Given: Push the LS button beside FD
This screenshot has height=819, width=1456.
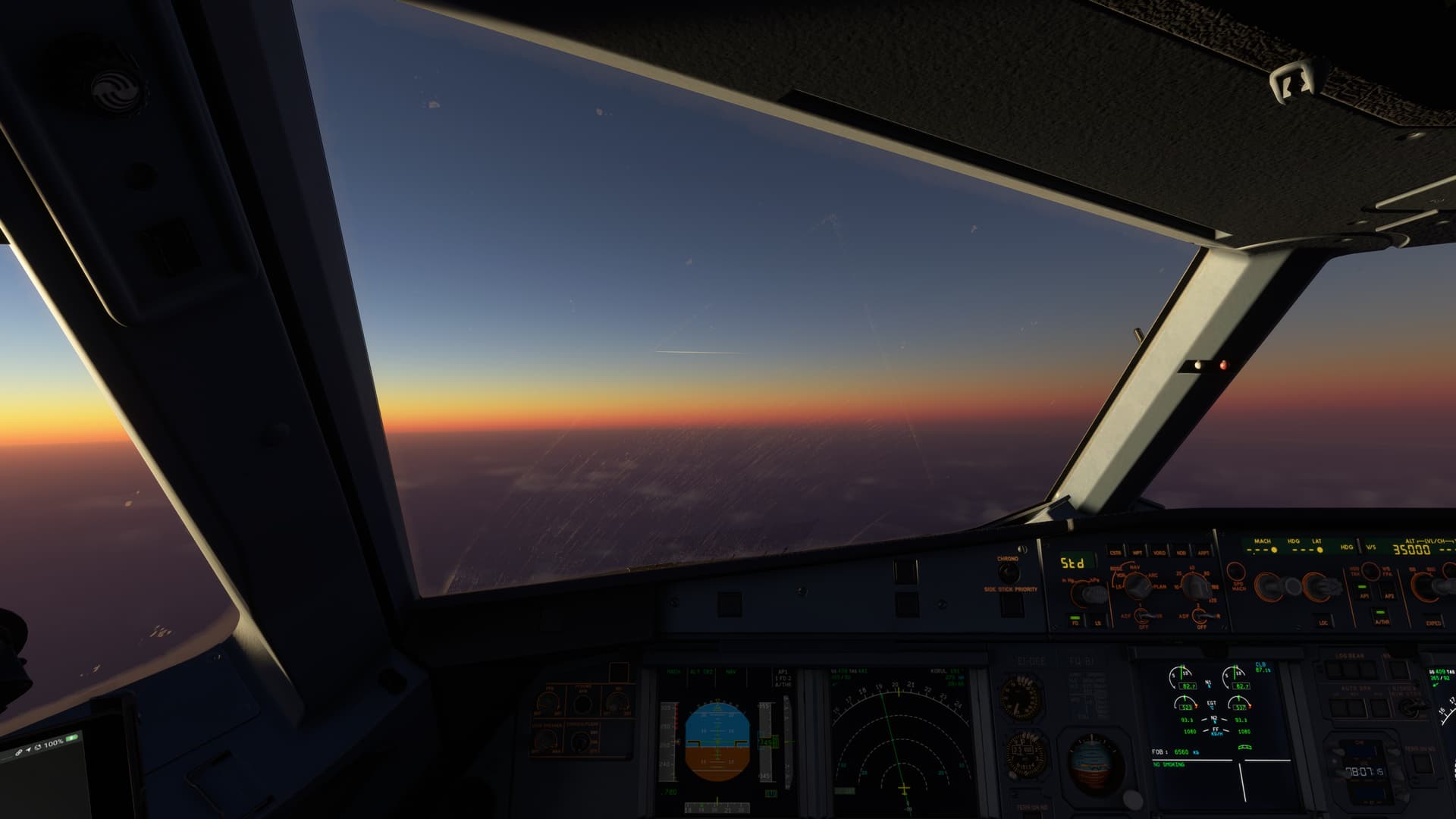Looking at the screenshot, I should [1097, 621].
